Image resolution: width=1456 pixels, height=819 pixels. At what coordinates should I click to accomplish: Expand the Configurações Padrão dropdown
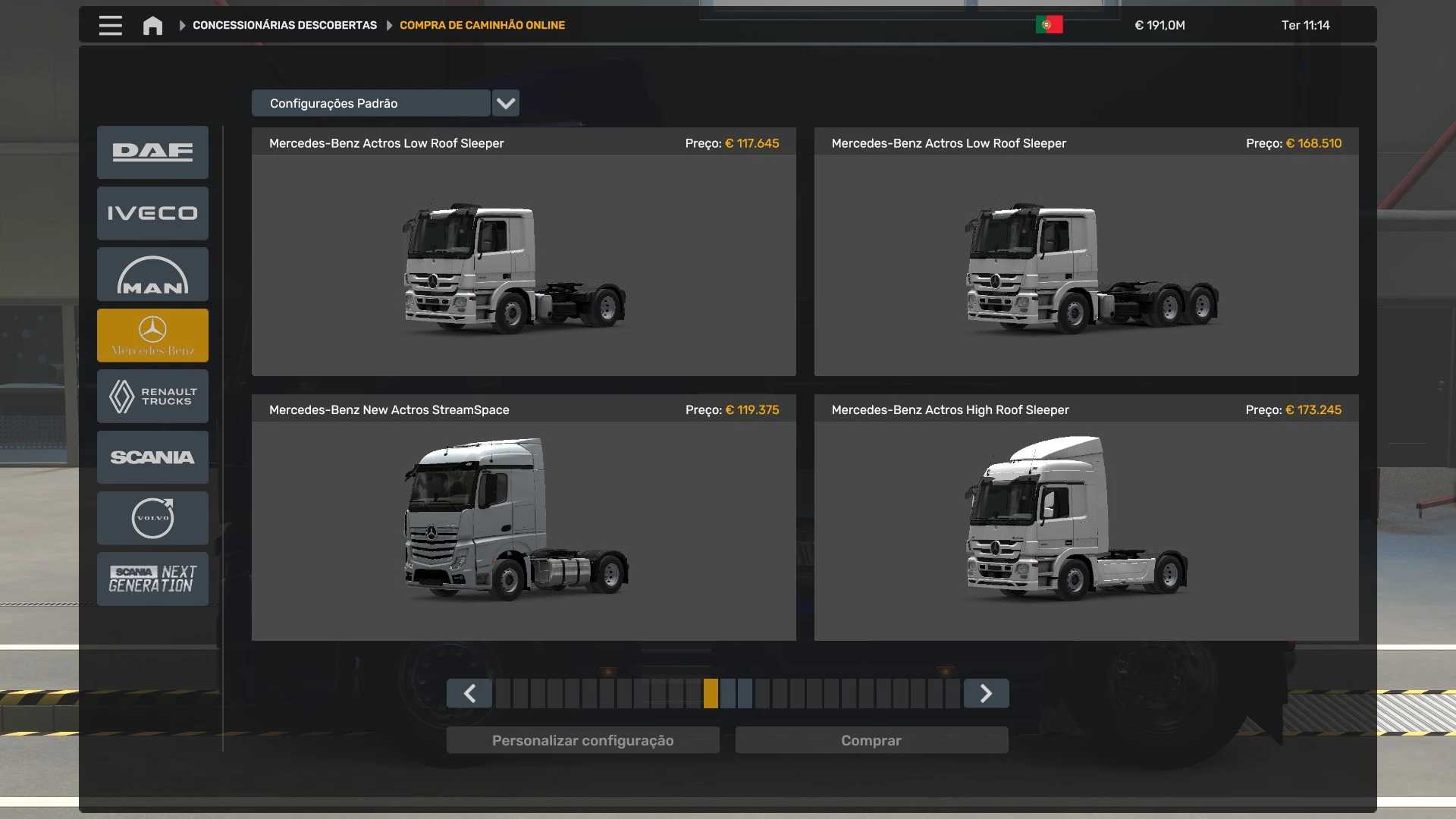pyautogui.click(x=505, y=103)
